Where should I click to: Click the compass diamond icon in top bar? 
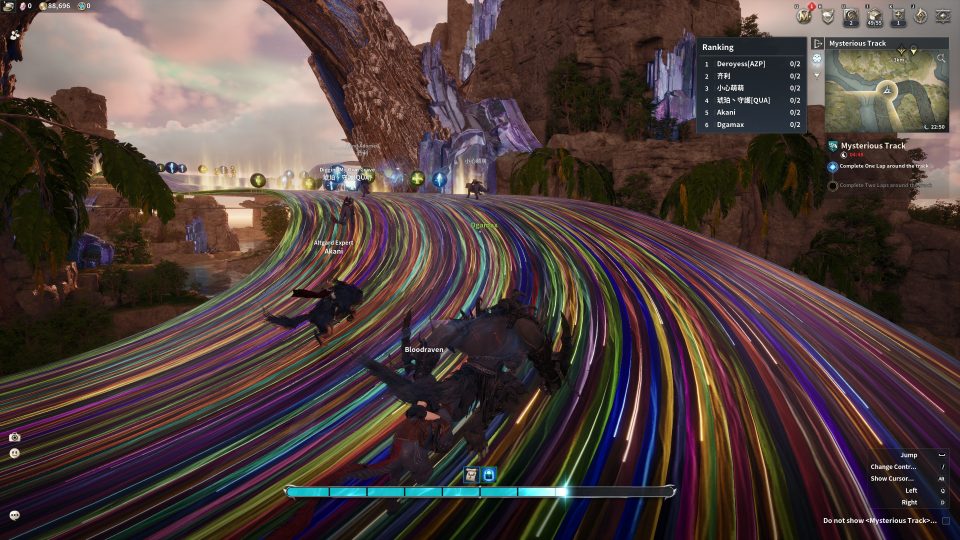coord(920,15)
